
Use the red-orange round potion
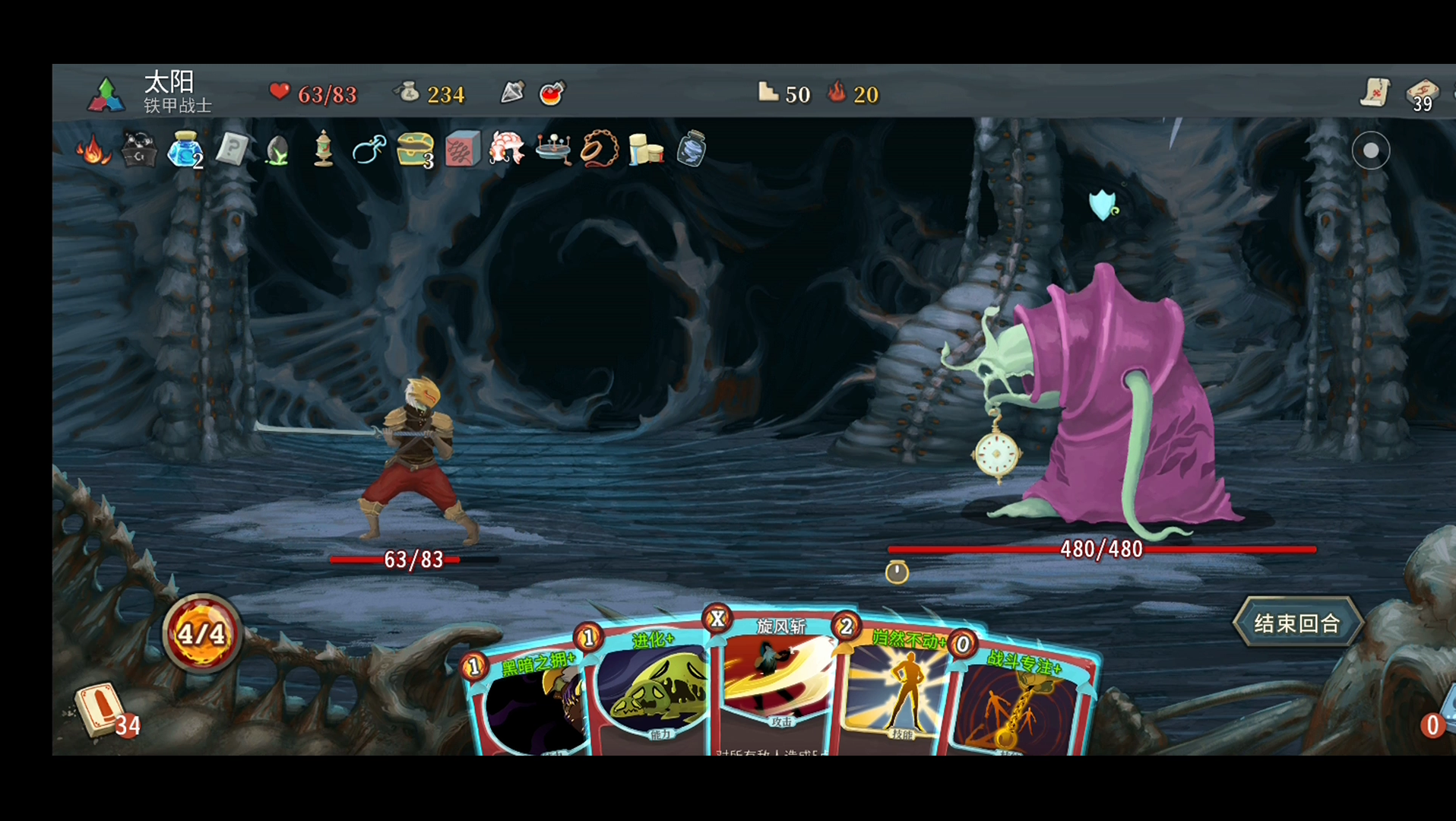pyautogui.click(x=552, y=94)
